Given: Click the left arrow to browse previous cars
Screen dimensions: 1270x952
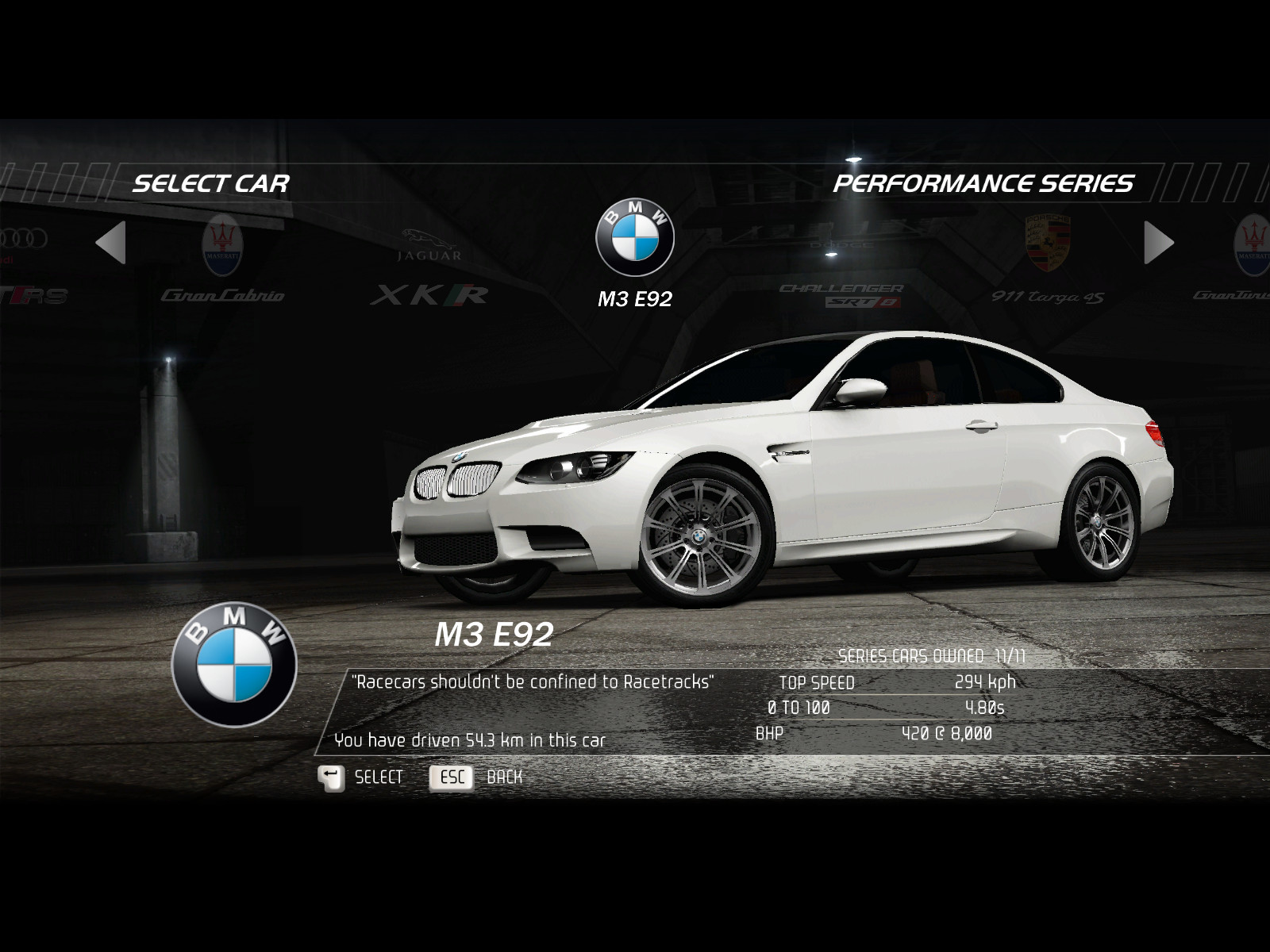Looking at the screenshot, I should click(x=111, y=243).
